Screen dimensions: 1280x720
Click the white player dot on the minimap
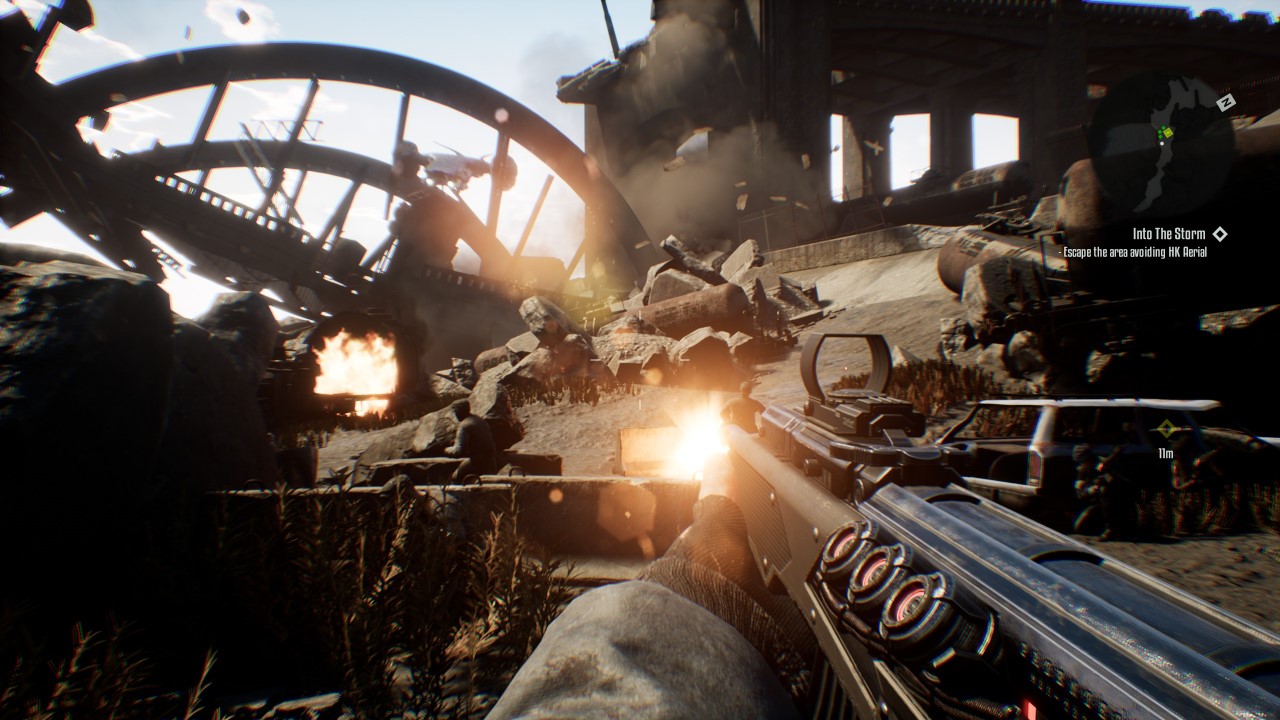point(1162,144)
